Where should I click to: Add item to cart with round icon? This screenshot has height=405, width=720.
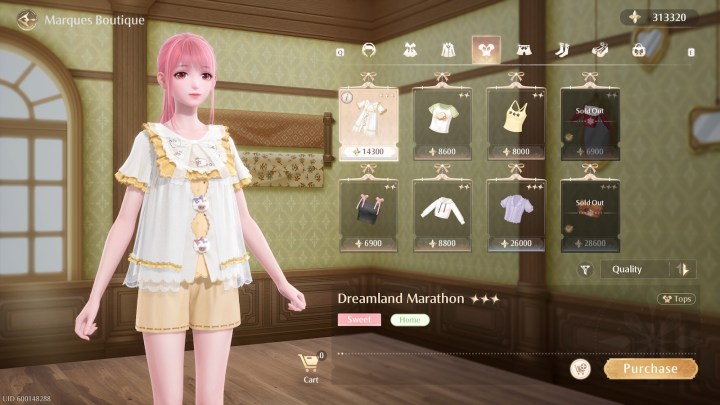[580, 369]
